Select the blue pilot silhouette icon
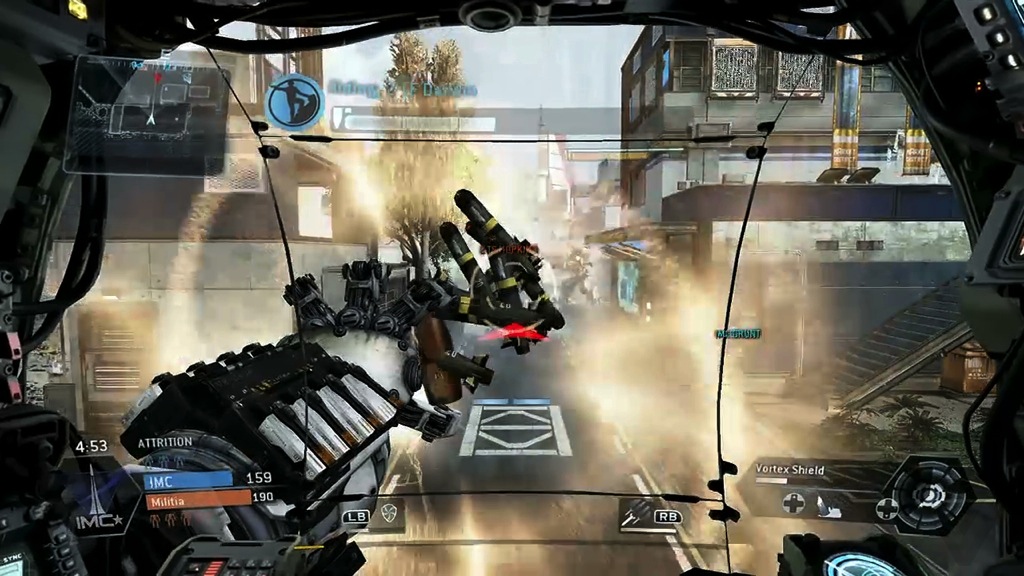Viewport: 1024px width, 576px height. (x=293, y=101)
